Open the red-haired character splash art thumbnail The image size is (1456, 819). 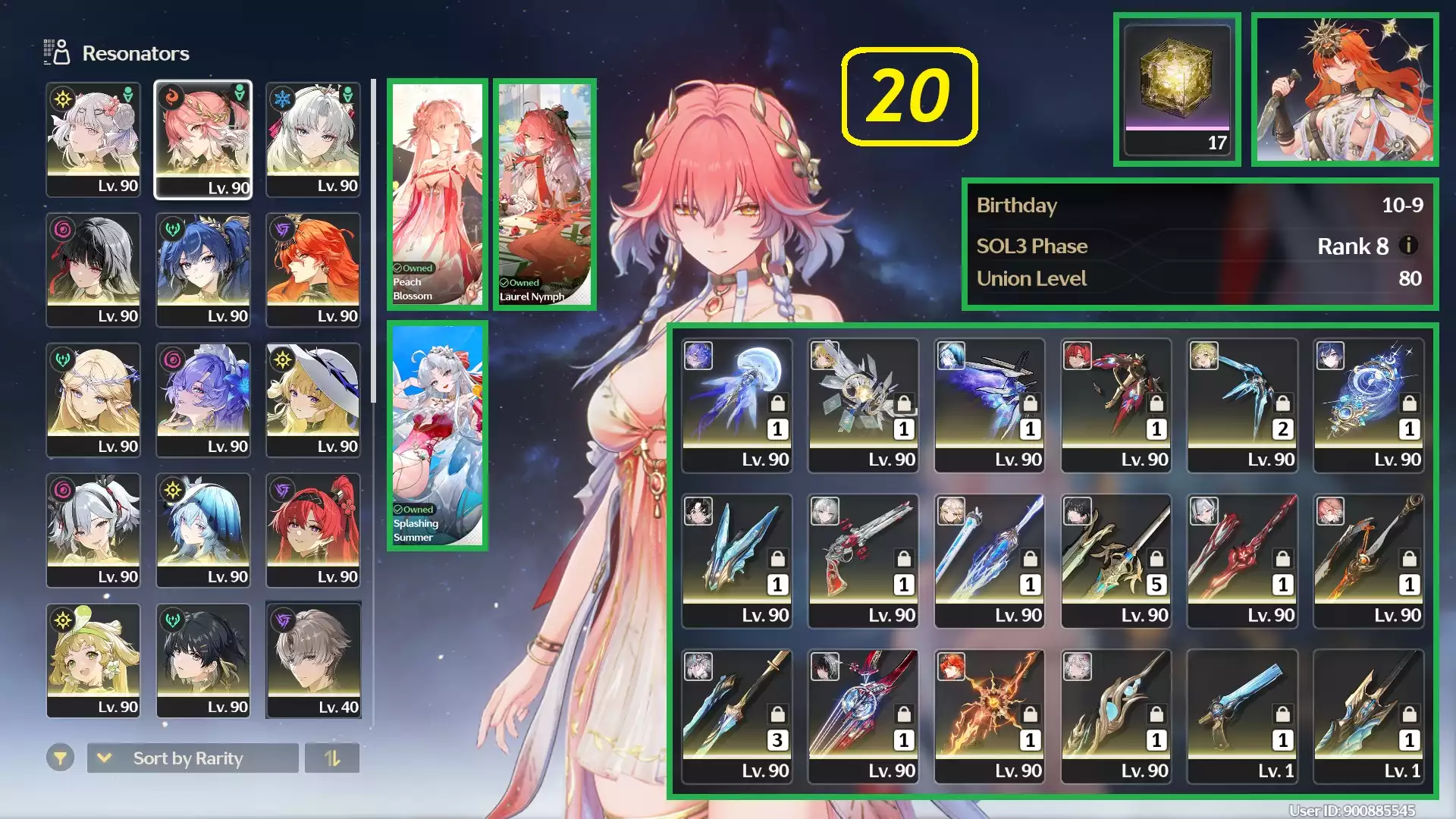point(1345,89)
